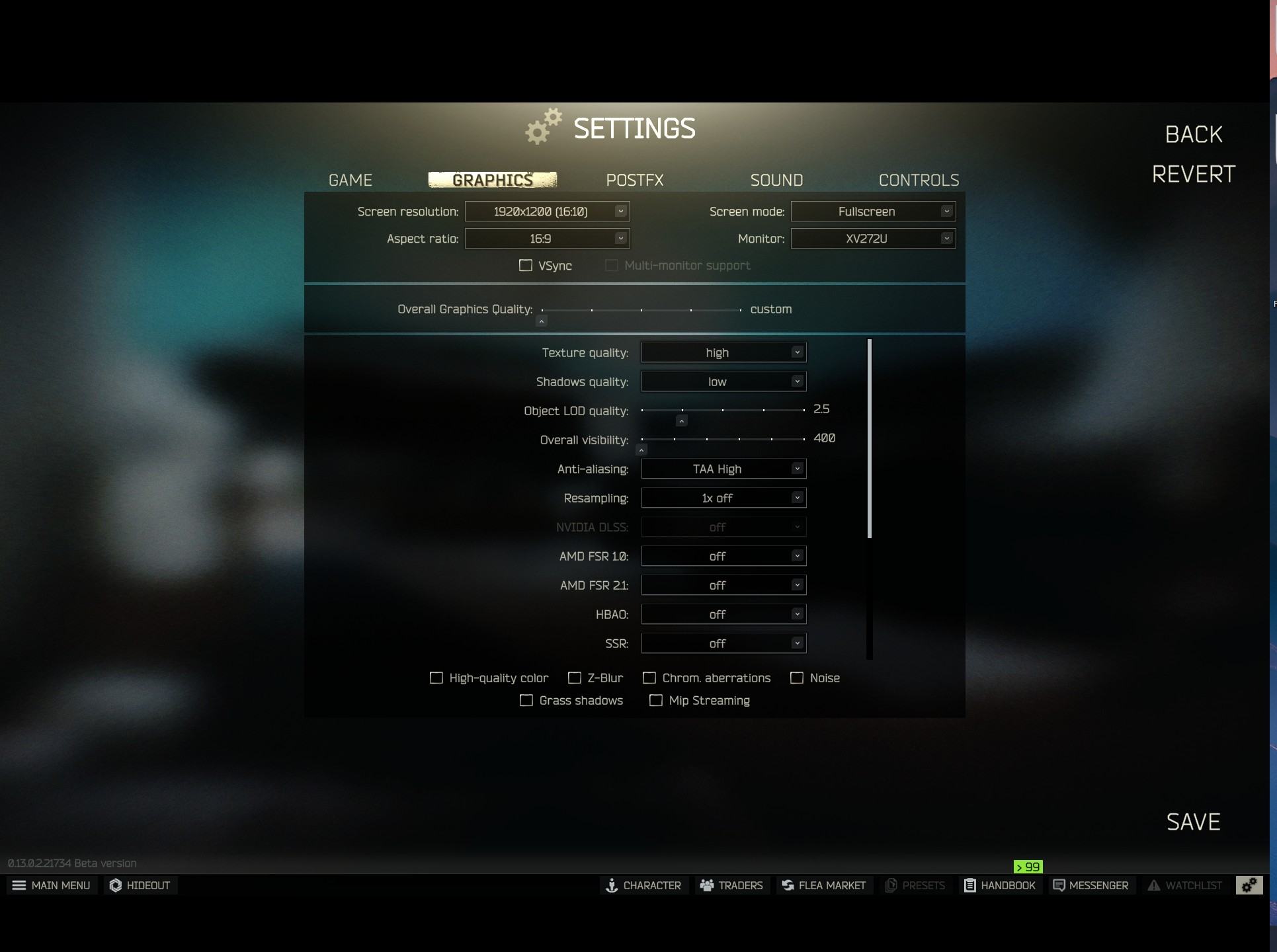
Task: Switch to the PostFX settings tab
Action: [634, 180]
